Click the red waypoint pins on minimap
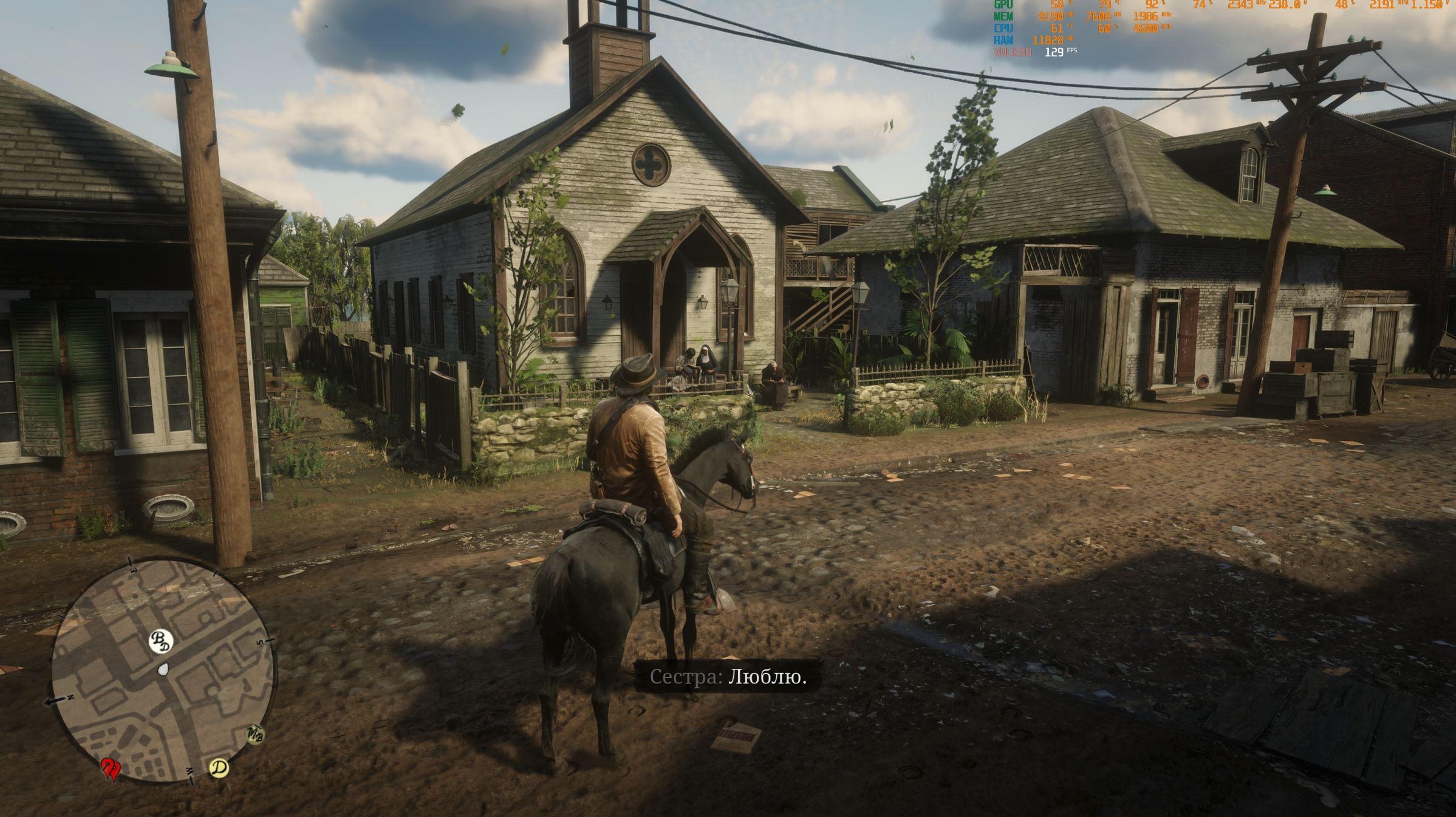1456x817 pixels. click(x=111, y=768)
